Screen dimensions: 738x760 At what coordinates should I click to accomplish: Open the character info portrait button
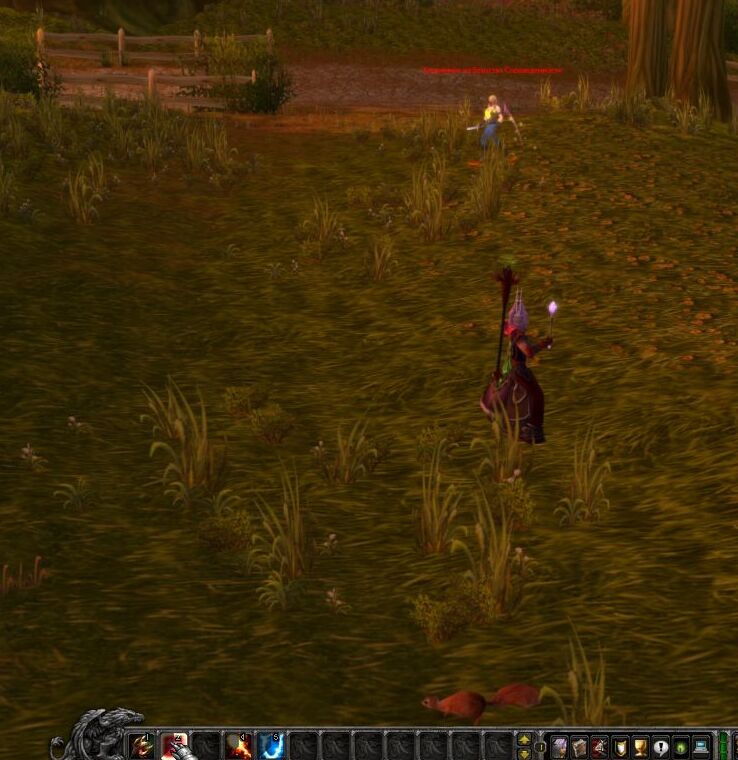tap(559, 747)
